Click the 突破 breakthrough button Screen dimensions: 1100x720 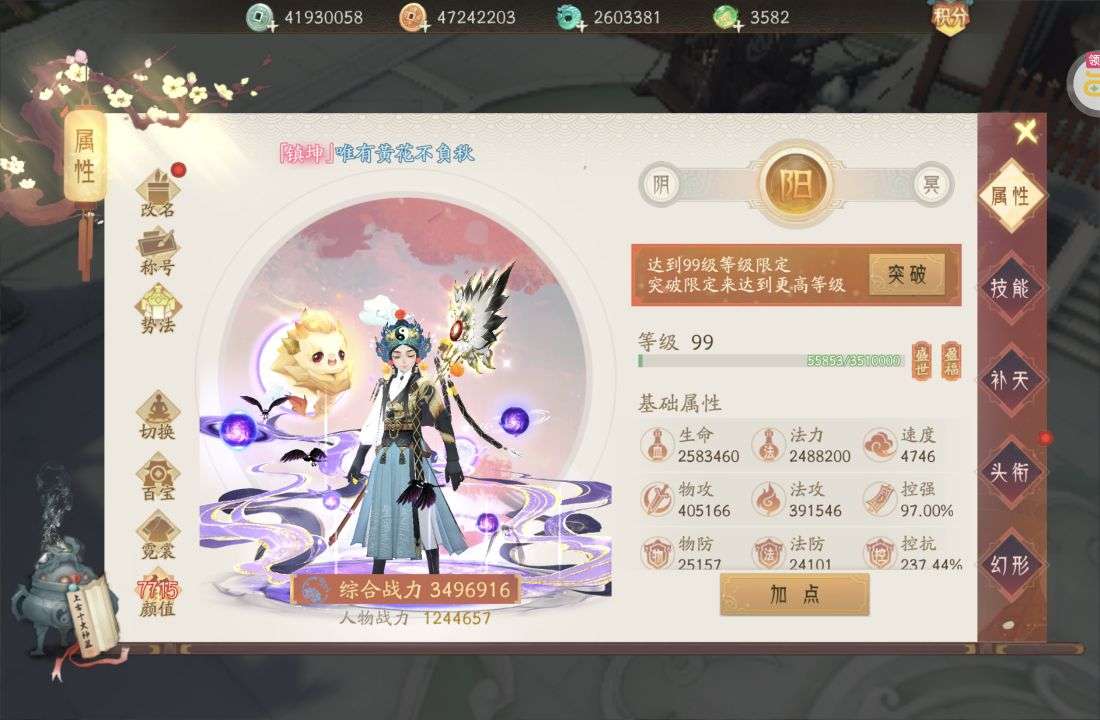(906, 274)
